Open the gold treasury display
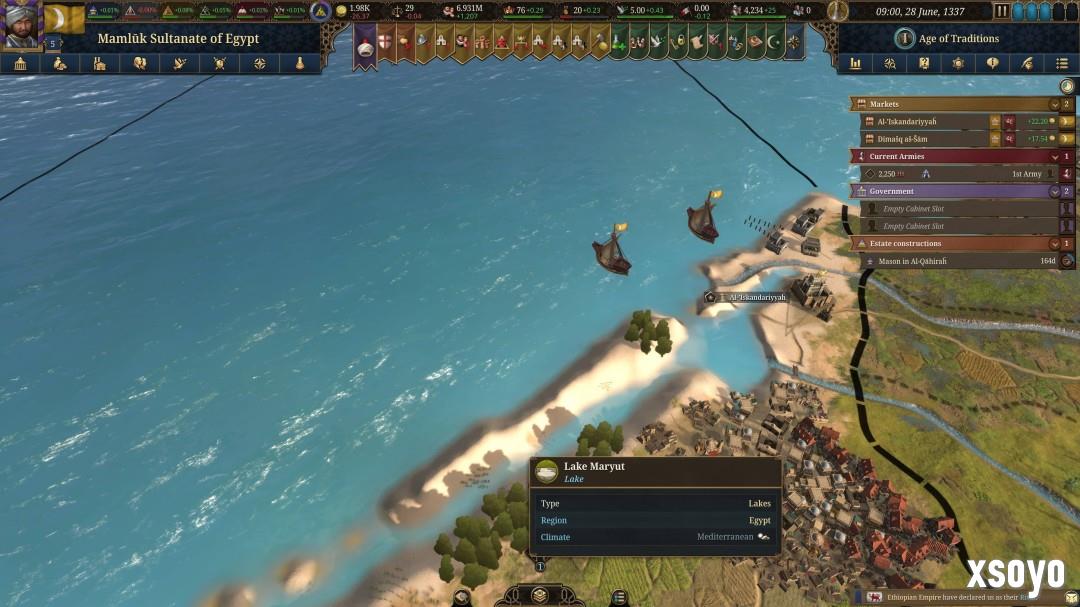1080x607 pixels. (x=355, y=11)
